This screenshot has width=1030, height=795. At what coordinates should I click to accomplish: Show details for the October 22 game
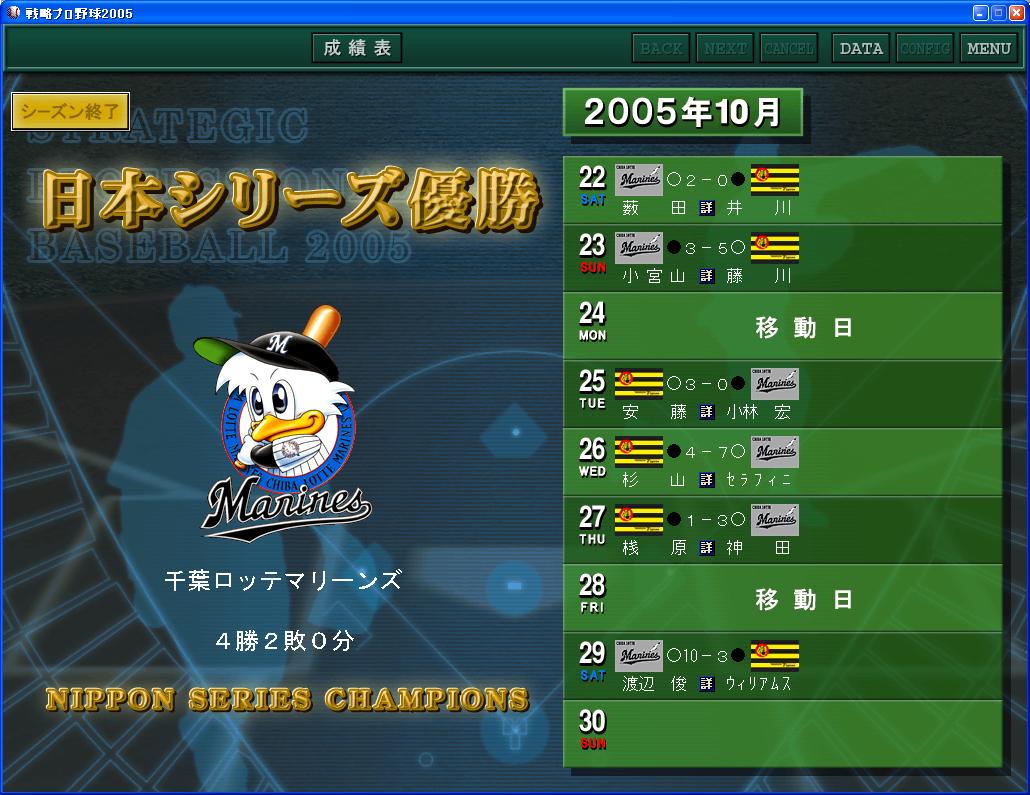pos(707,208)
